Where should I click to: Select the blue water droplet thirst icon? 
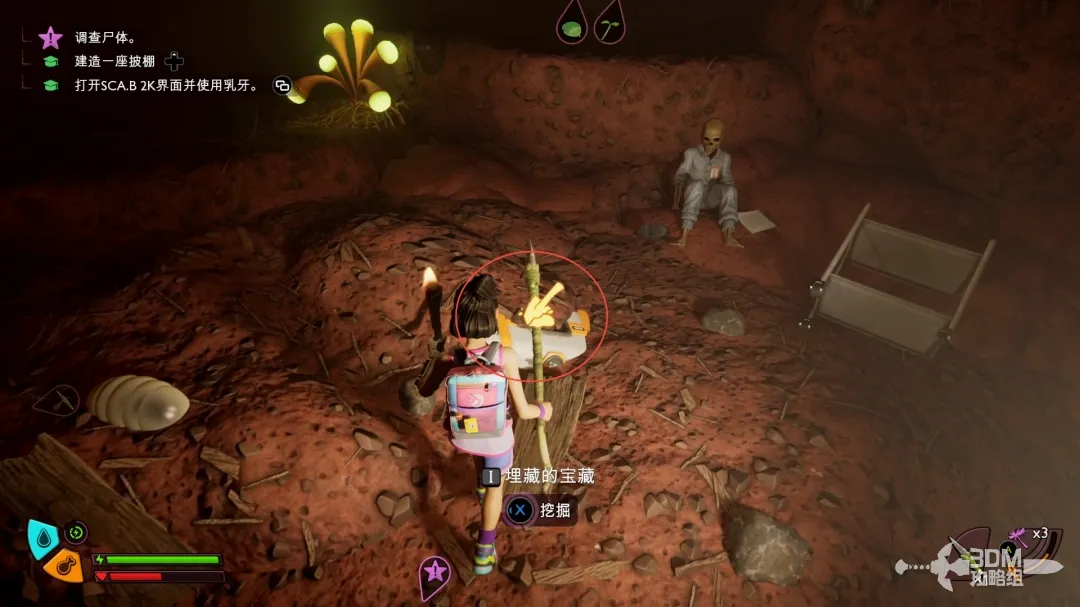[x=41, y=536]
